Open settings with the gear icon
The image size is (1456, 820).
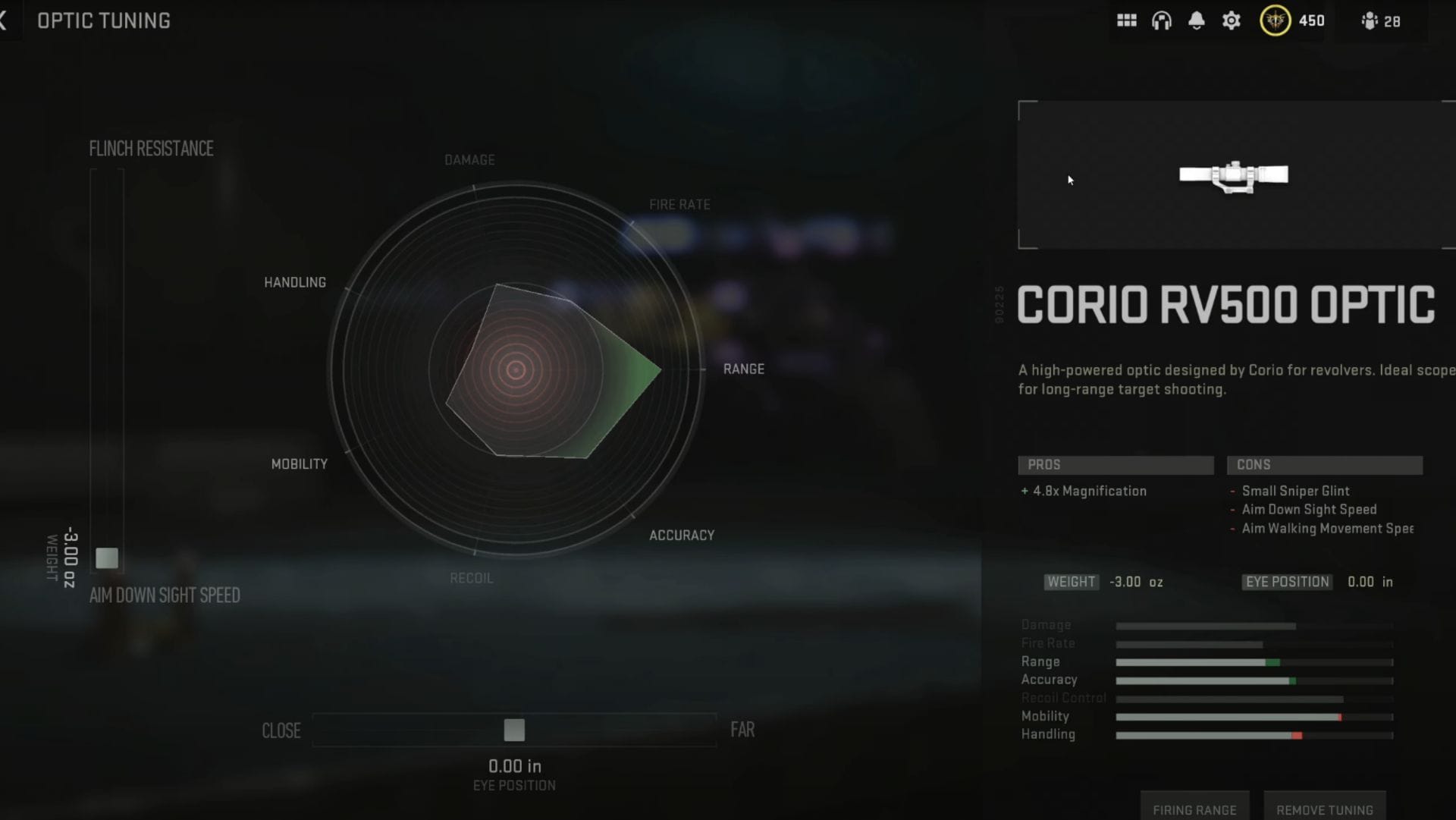(1231, 20)
